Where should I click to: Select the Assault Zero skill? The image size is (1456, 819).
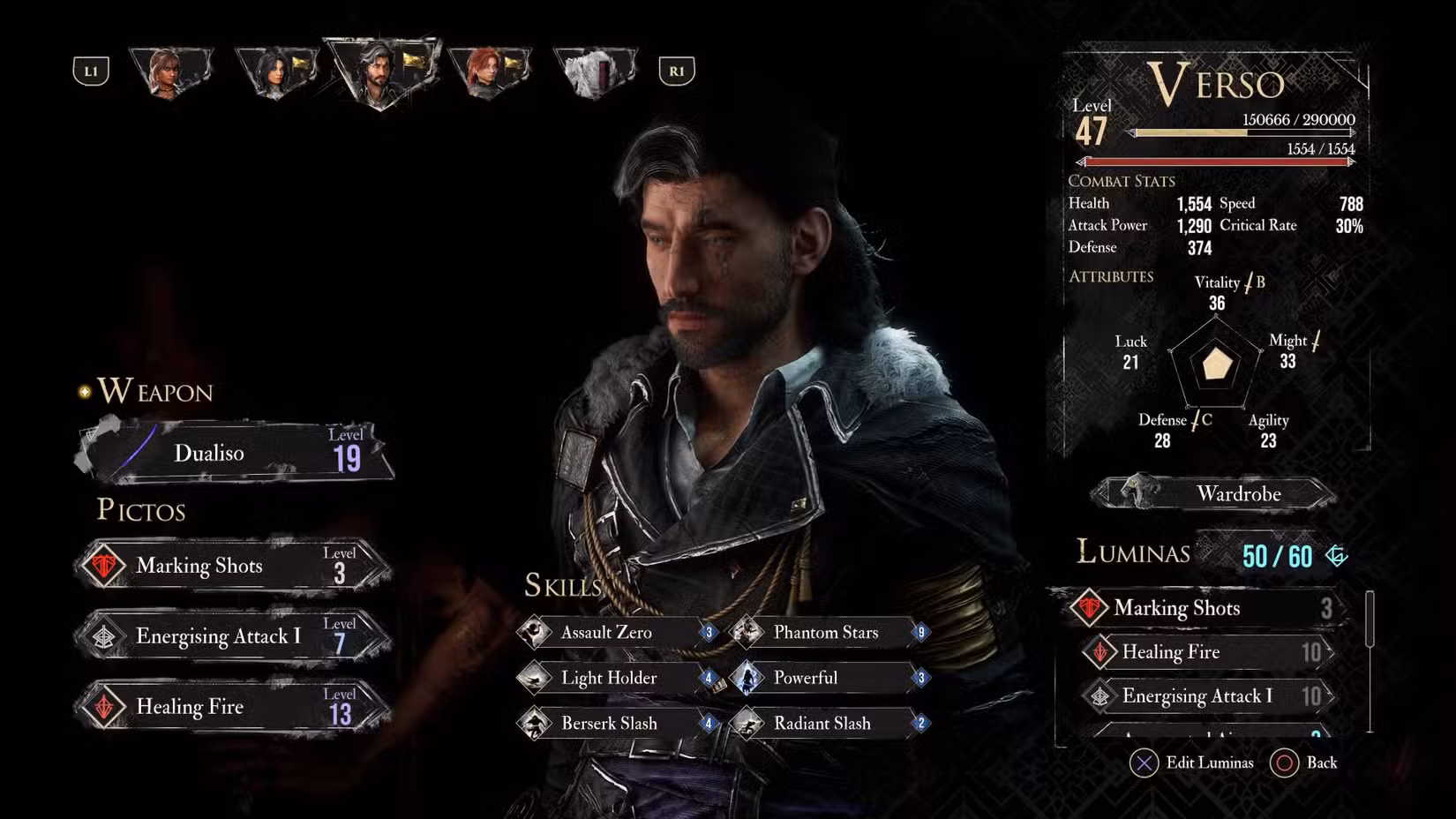point(618,632)
